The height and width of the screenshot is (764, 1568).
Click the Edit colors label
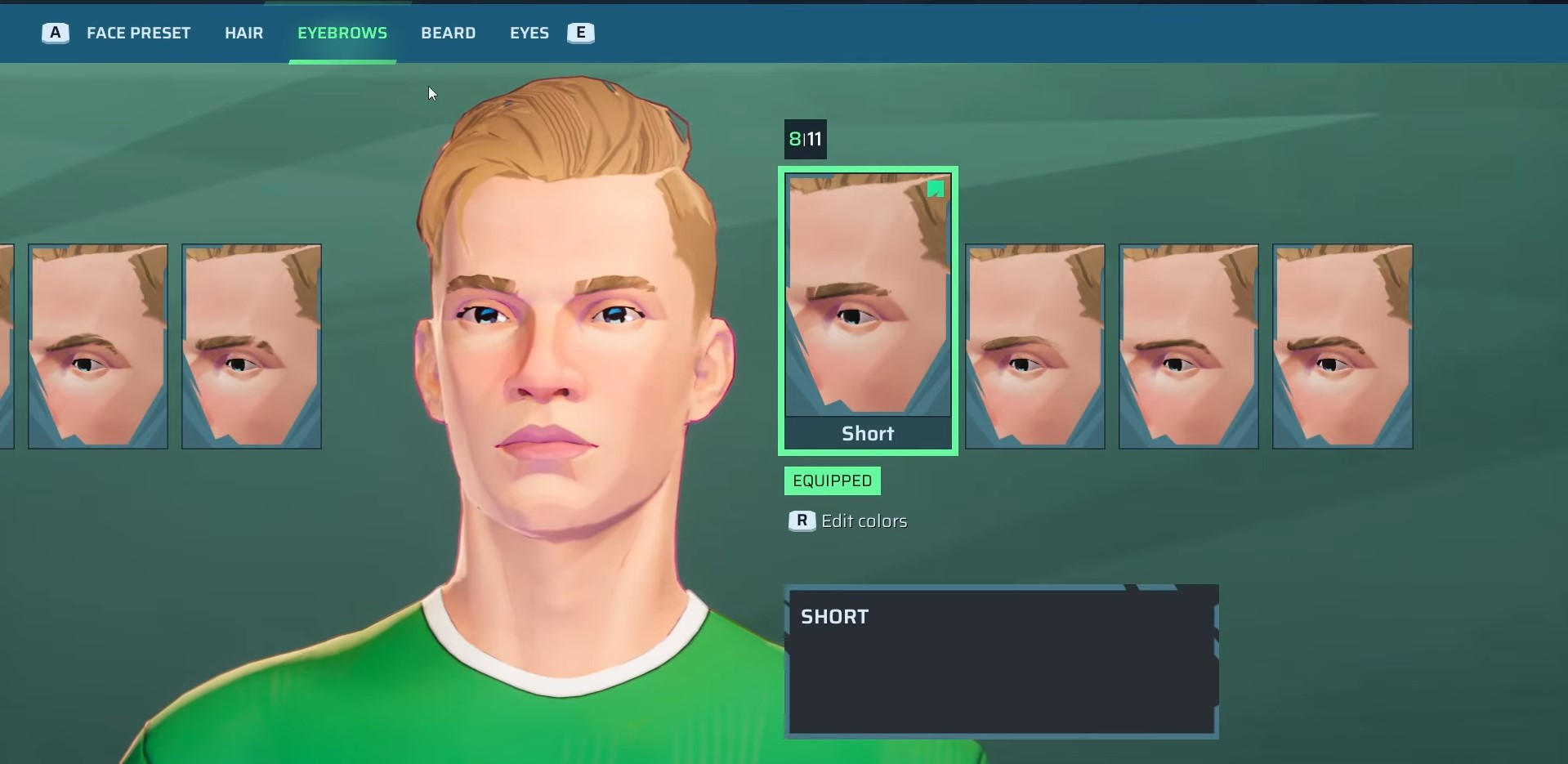pyautogui.click(x=864, y=521)
